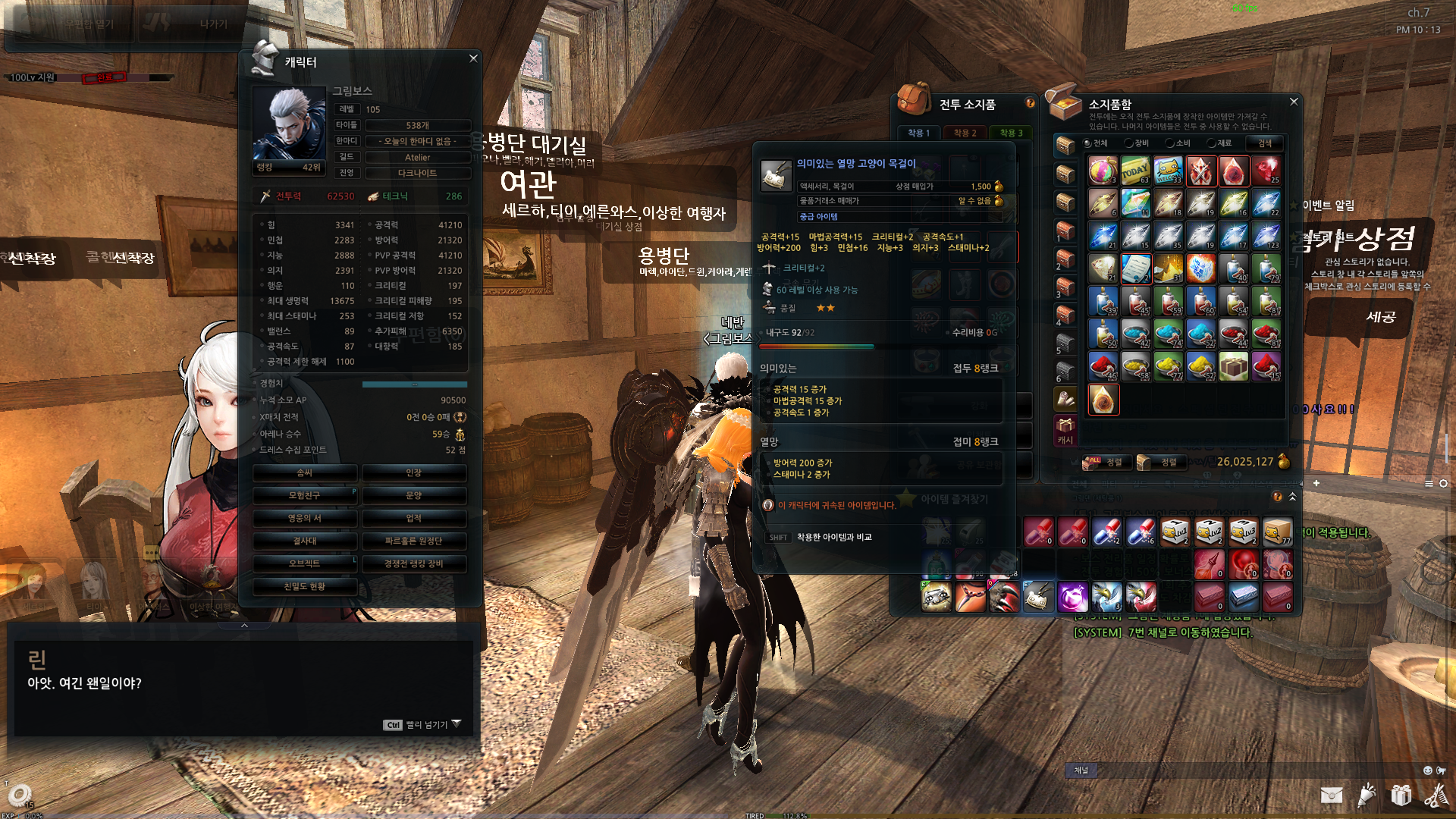Open the 캐시 cash inventory tab
The width and height of the screenshot is (1456, 819).
click(x=1065, y=431)
